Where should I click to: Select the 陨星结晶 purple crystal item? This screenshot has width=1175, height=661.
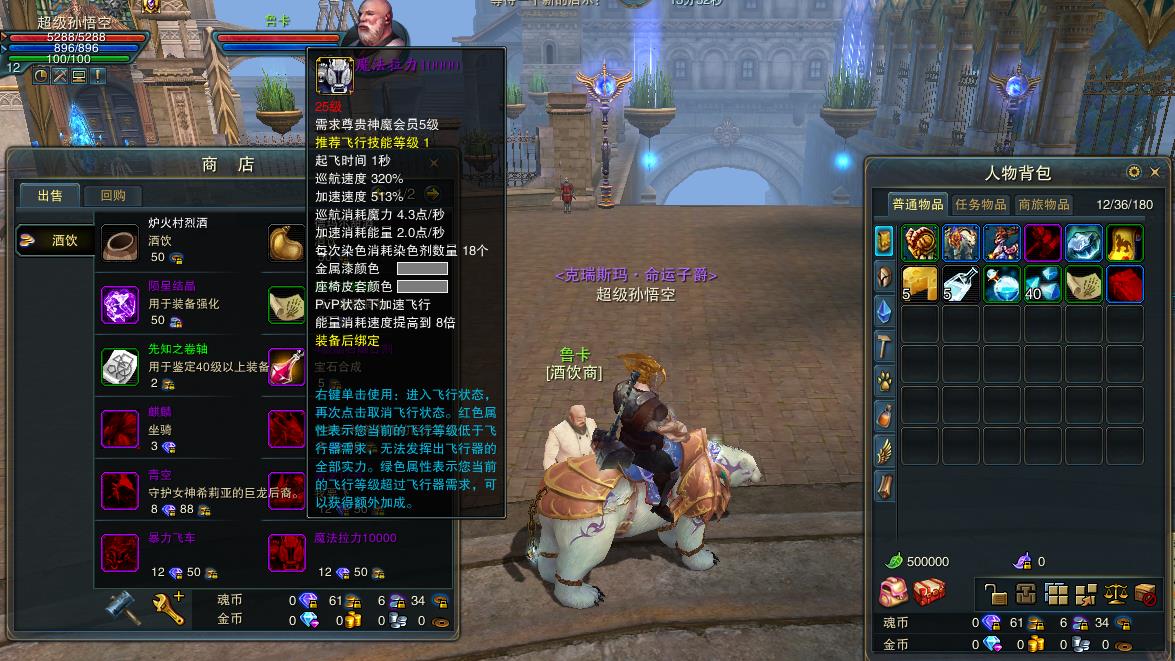[121, 304]
